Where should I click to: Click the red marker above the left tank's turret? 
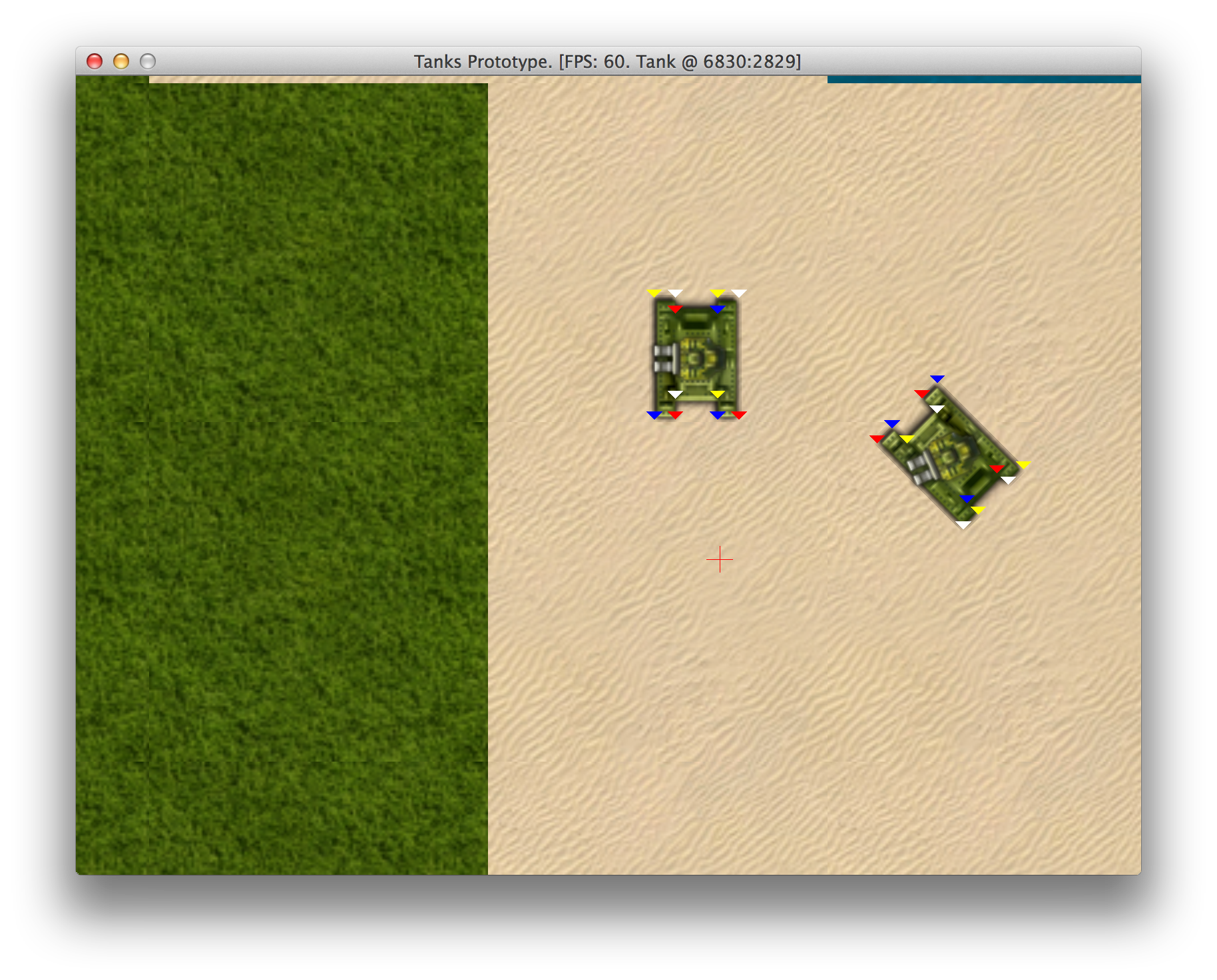pyautogui.click(x=676, y=309)
